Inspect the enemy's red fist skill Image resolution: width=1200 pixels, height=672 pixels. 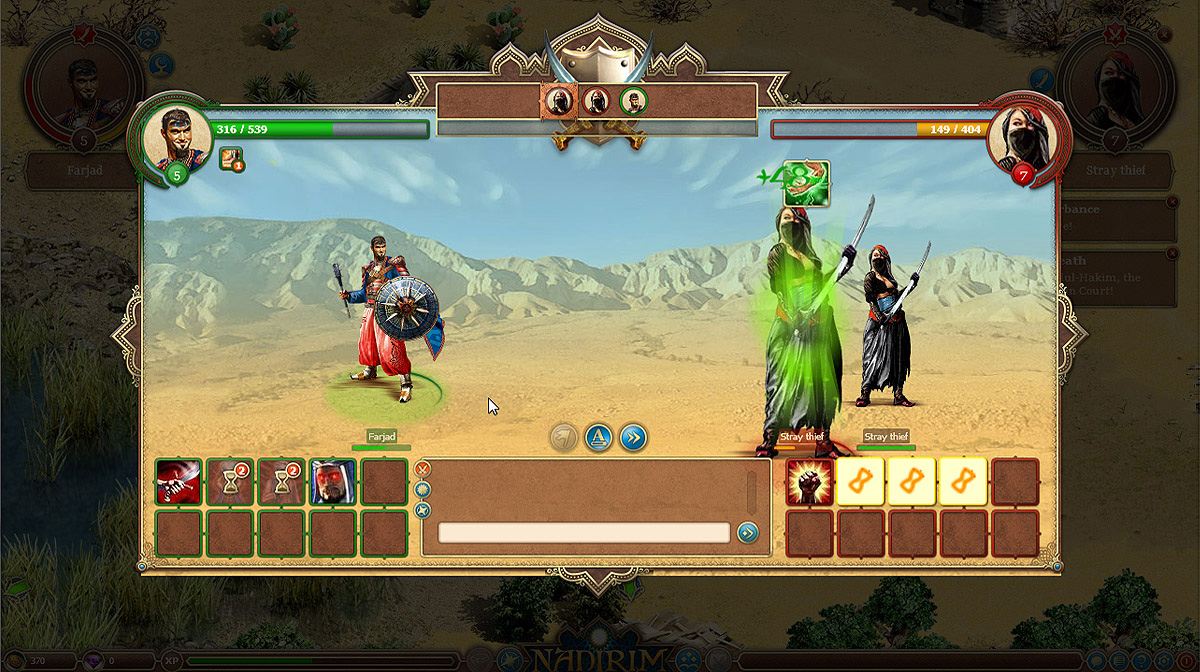(x=810, y=481)
